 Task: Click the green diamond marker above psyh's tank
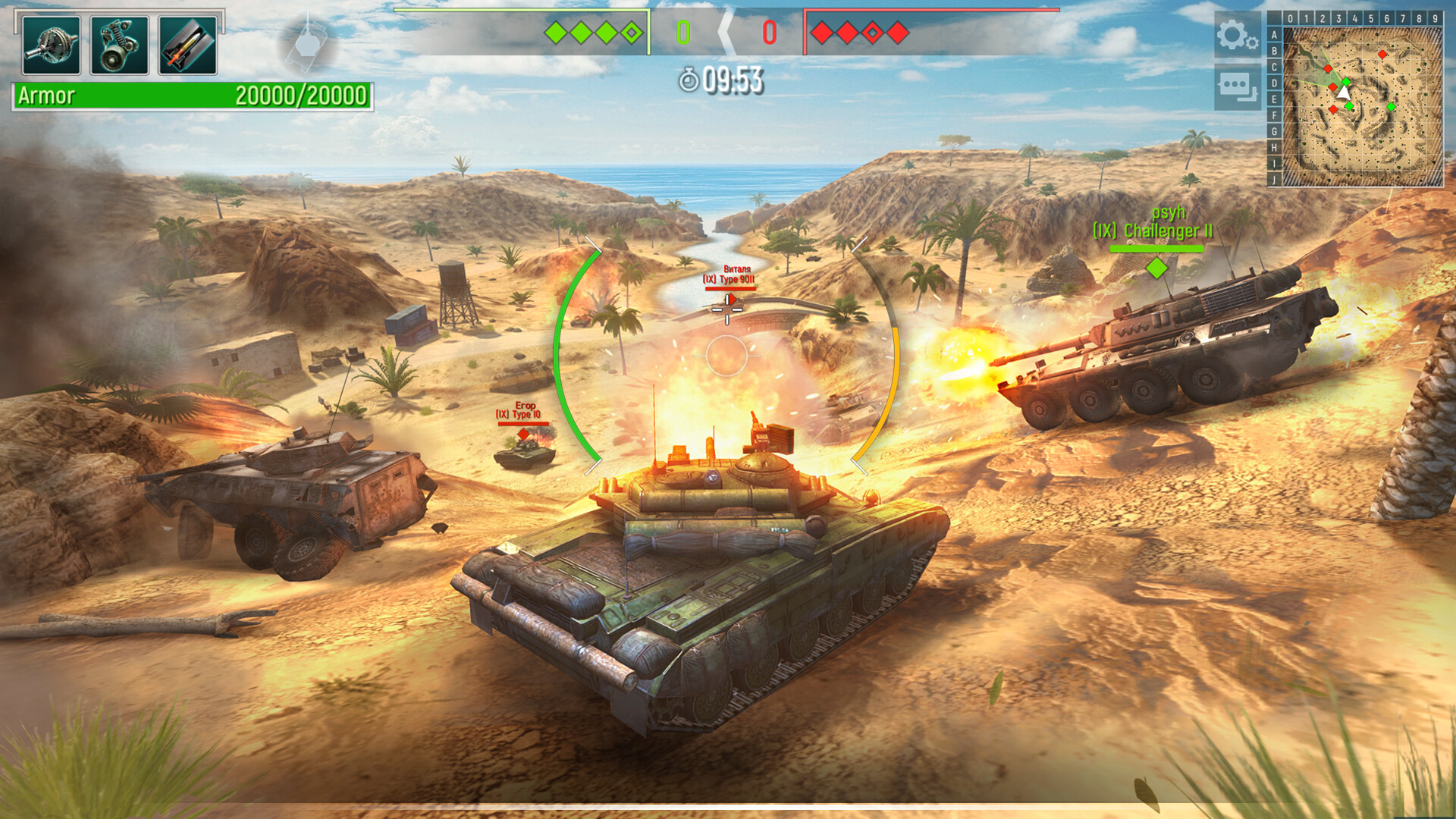click(1156, 267)
